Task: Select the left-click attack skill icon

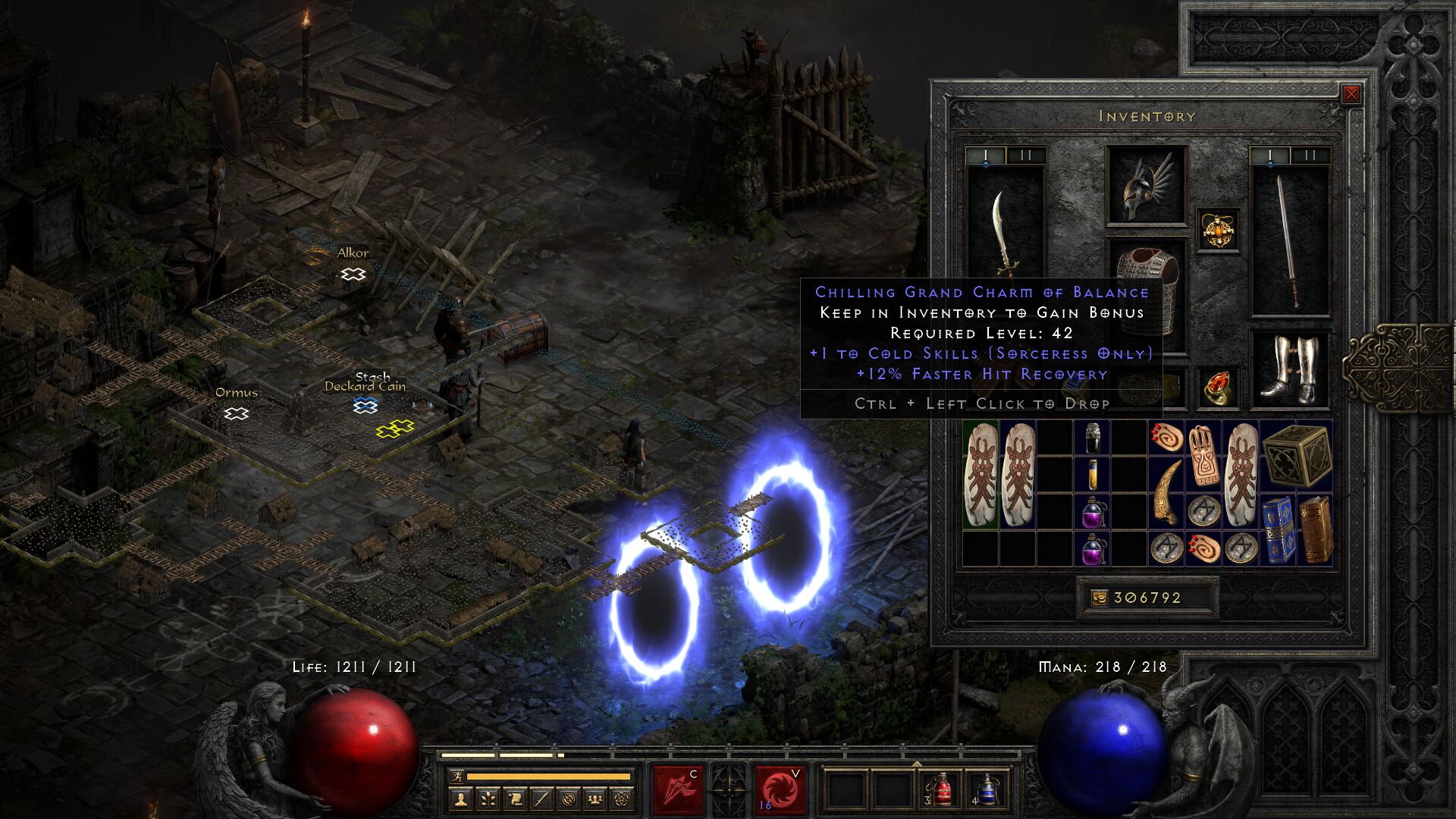Action: [679, 789]
